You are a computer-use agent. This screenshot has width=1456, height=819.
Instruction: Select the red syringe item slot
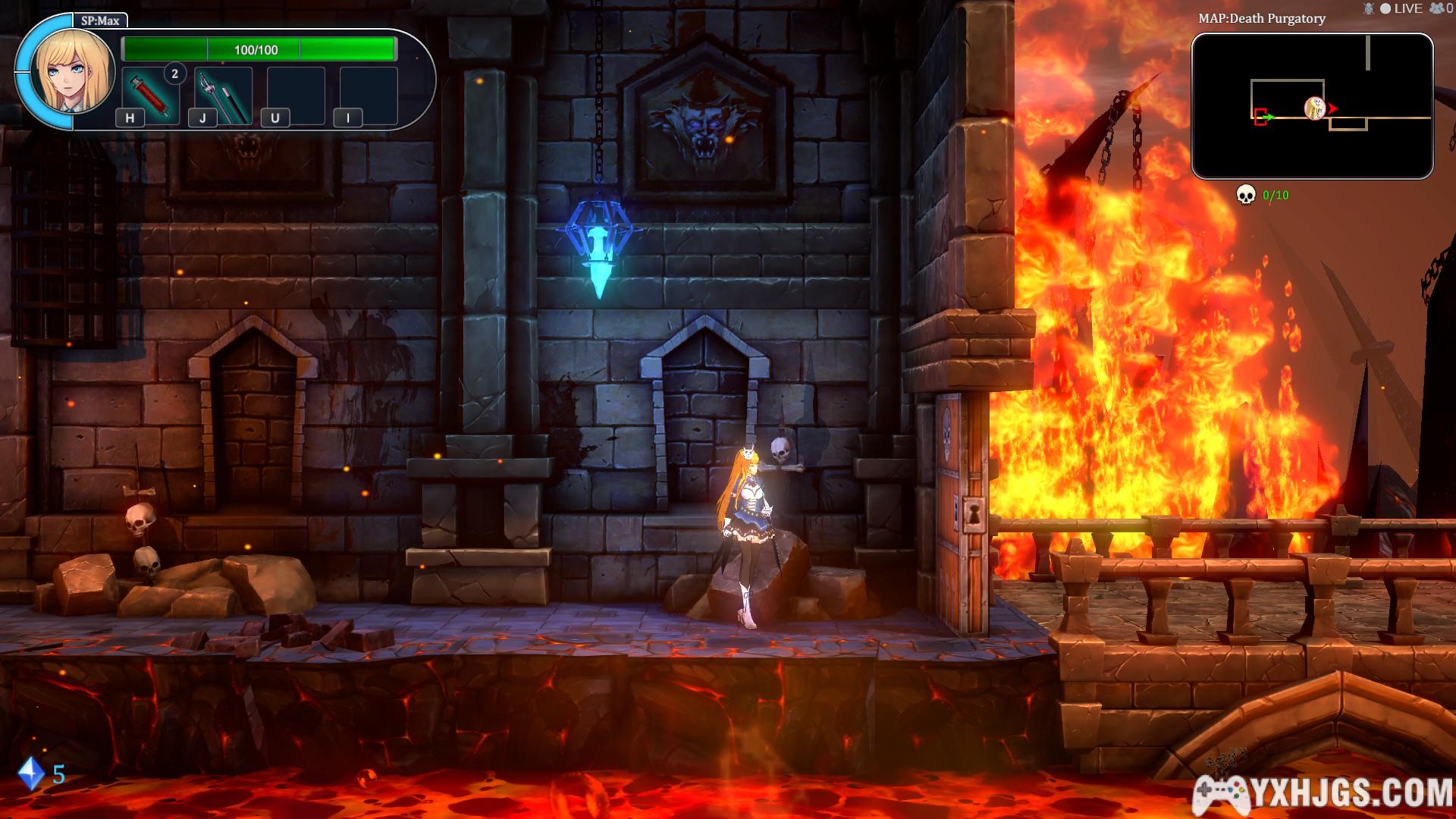click(x=150, y=96)
